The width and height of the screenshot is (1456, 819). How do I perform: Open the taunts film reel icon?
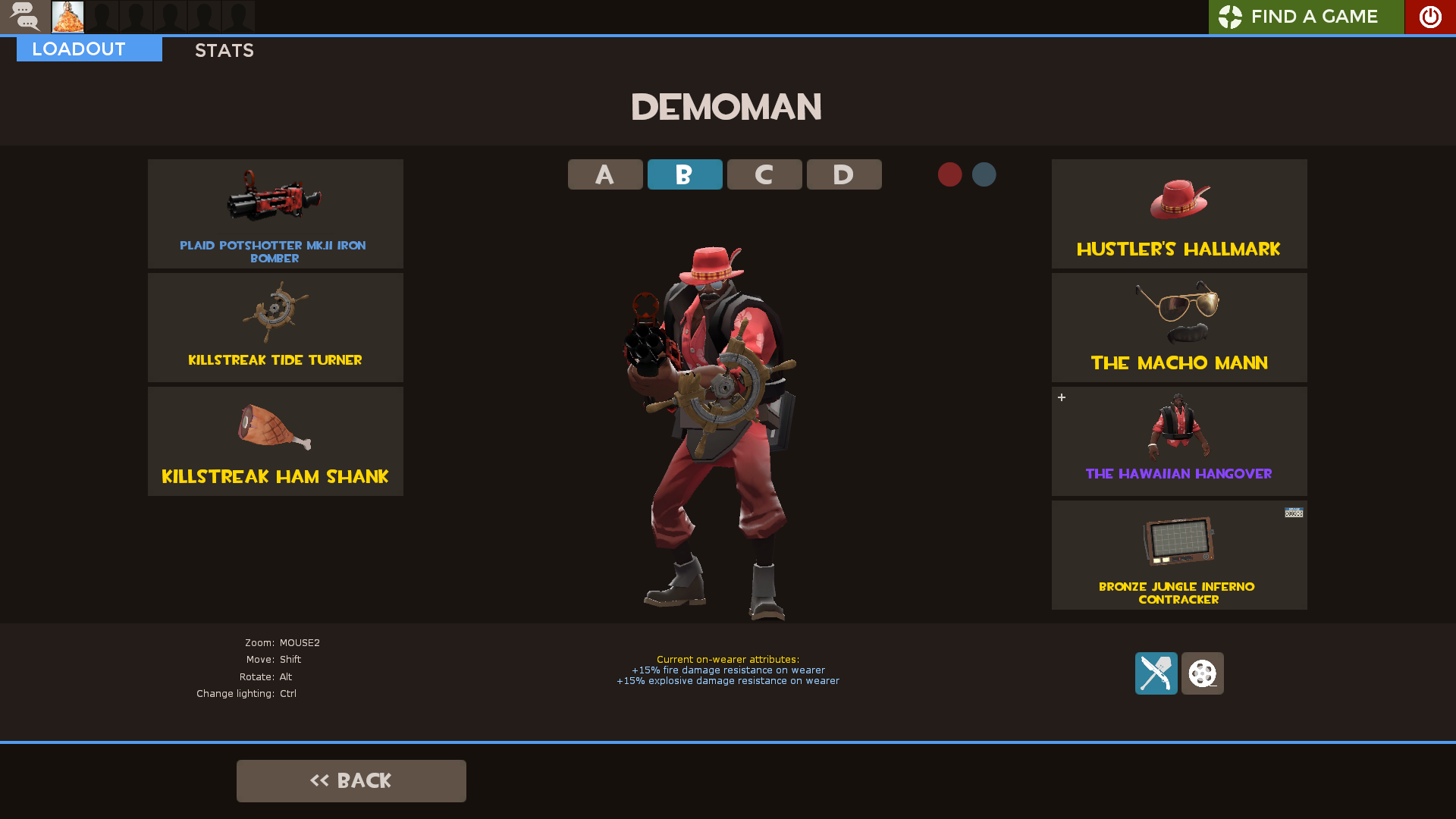[1202, 673]
